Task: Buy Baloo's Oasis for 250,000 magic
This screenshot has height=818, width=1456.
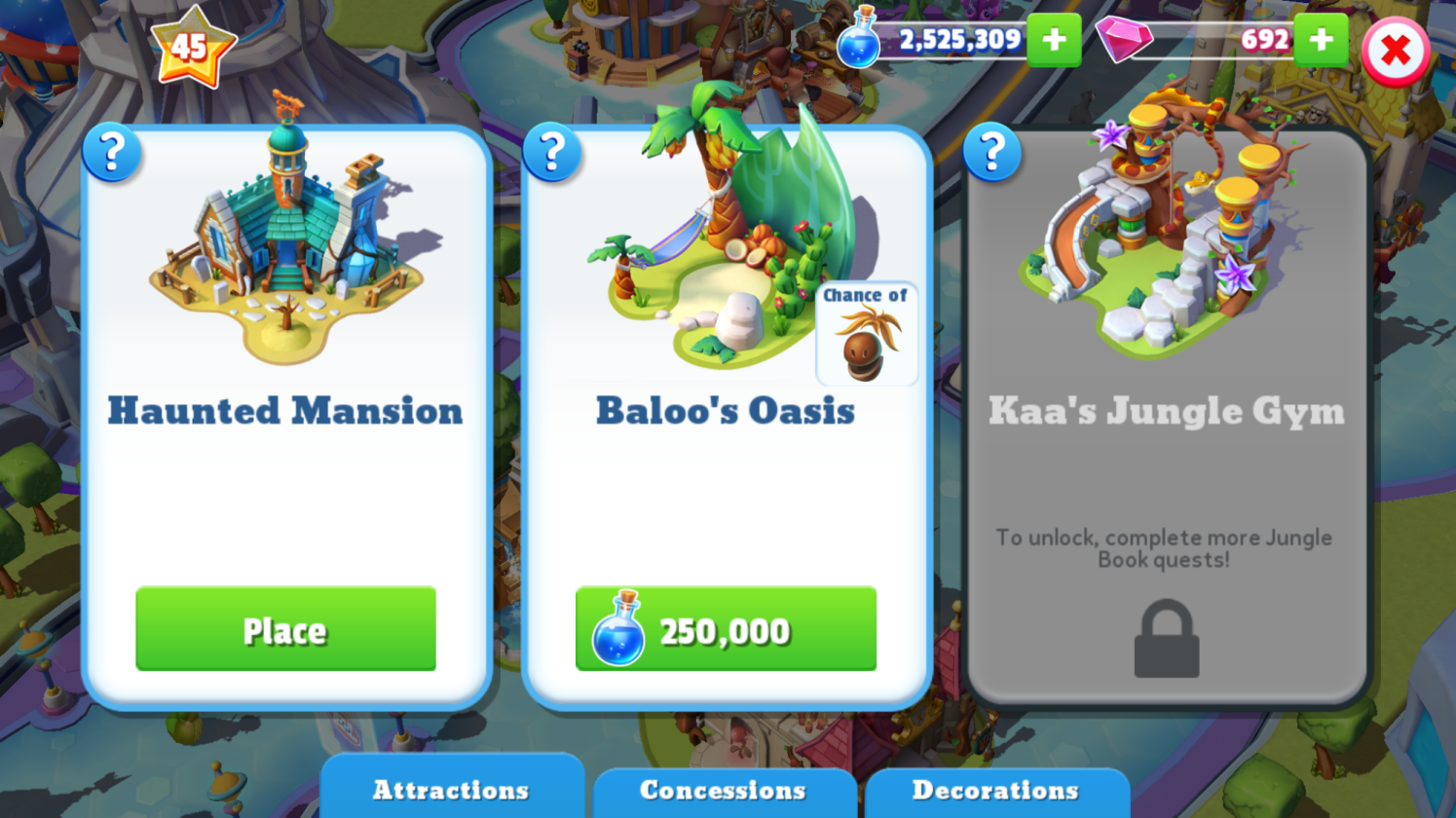Action: click(726, 629)
